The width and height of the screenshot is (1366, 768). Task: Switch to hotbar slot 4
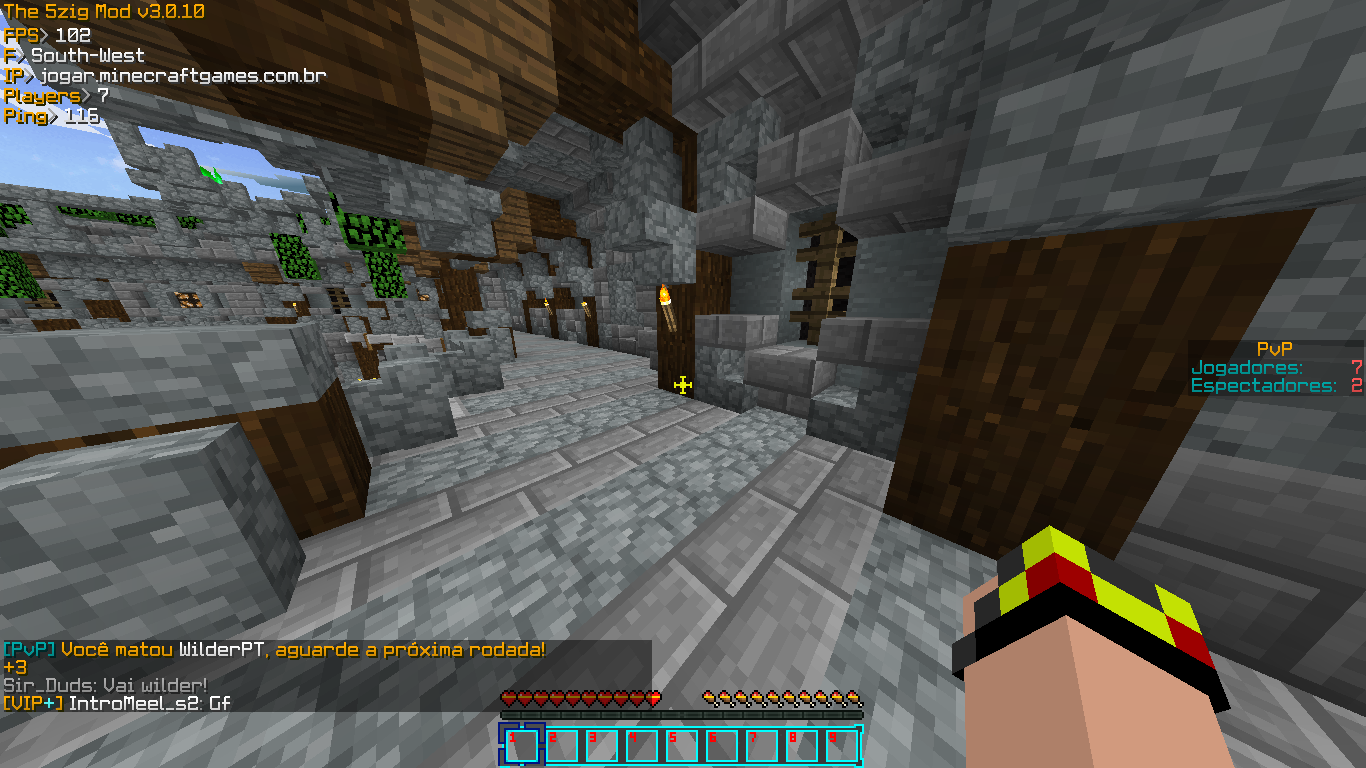point(641,745)
